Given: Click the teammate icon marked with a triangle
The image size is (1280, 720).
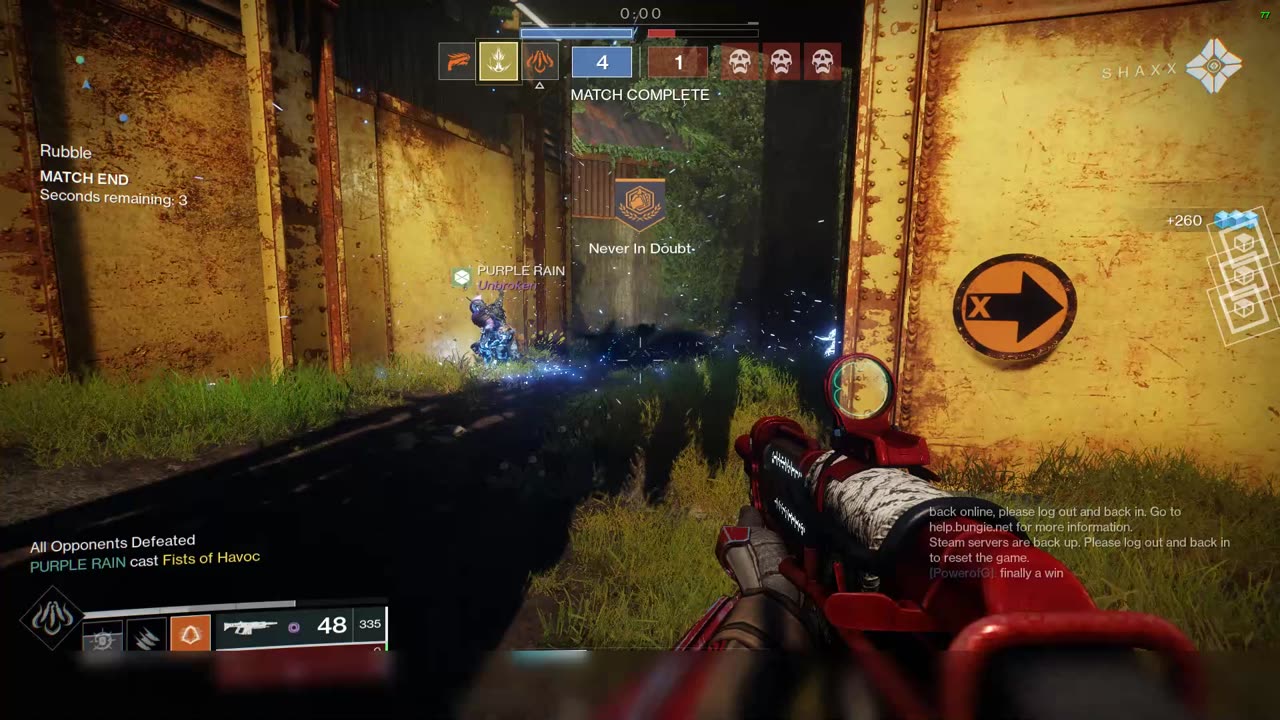Looking at the screenshot, I should [540, 62].
